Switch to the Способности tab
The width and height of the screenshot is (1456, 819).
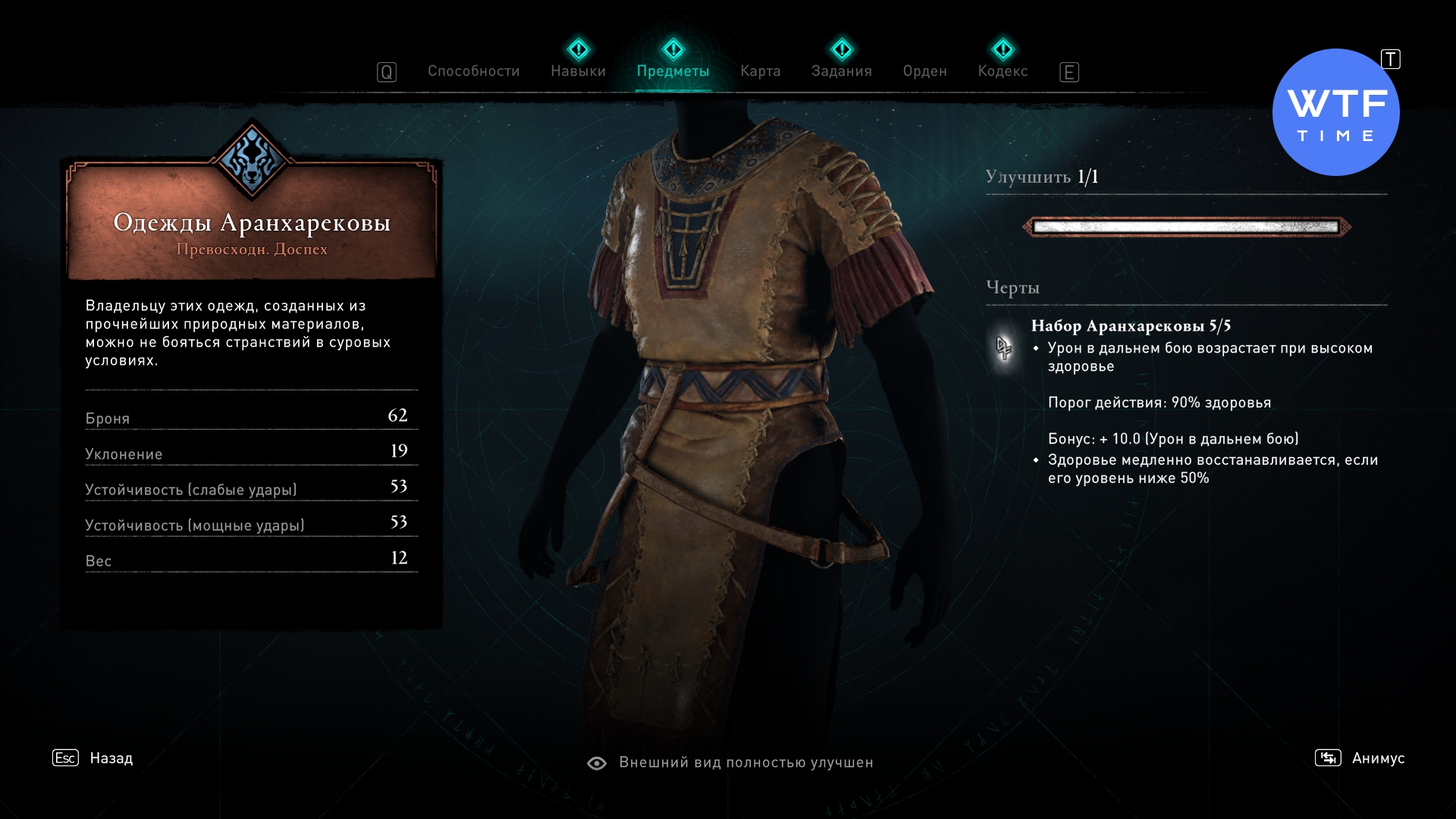[473, 71]
